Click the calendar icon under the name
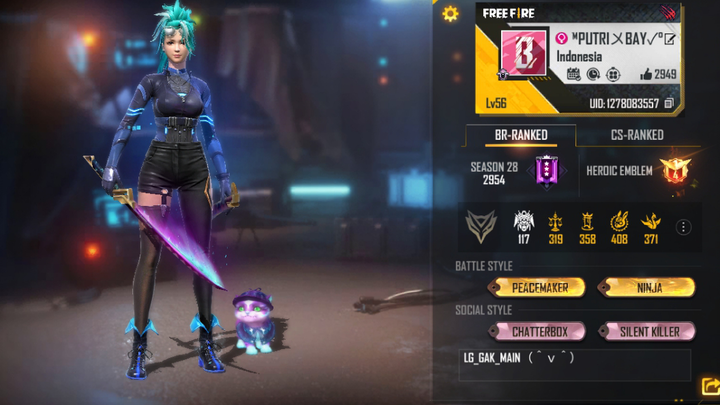The image size is (720, 405). click(573, 74)
